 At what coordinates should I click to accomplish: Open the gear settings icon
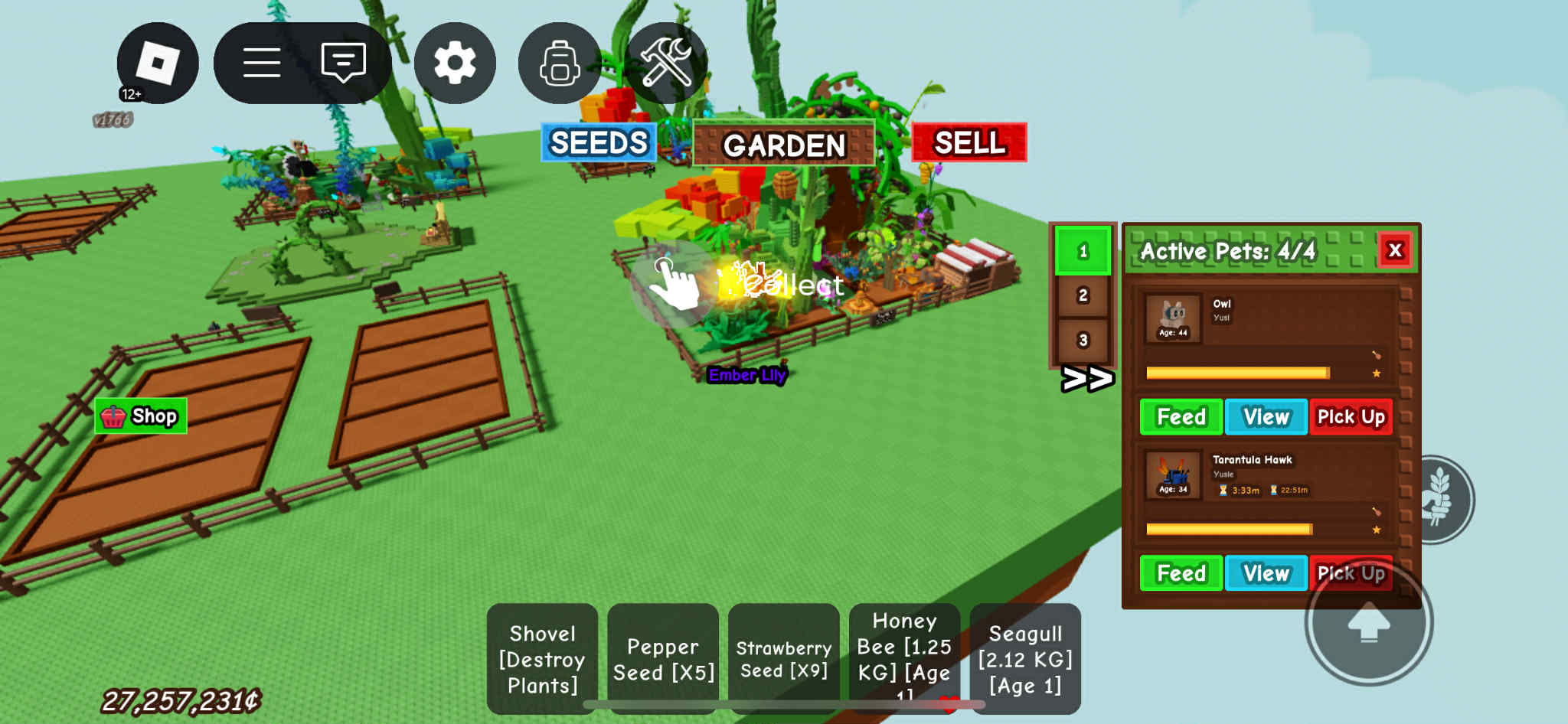click(455, 63)
